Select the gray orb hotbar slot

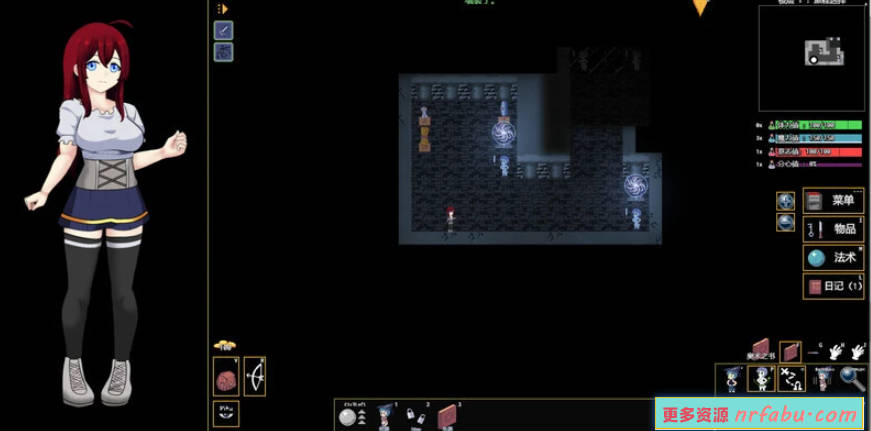pos(349,417)
